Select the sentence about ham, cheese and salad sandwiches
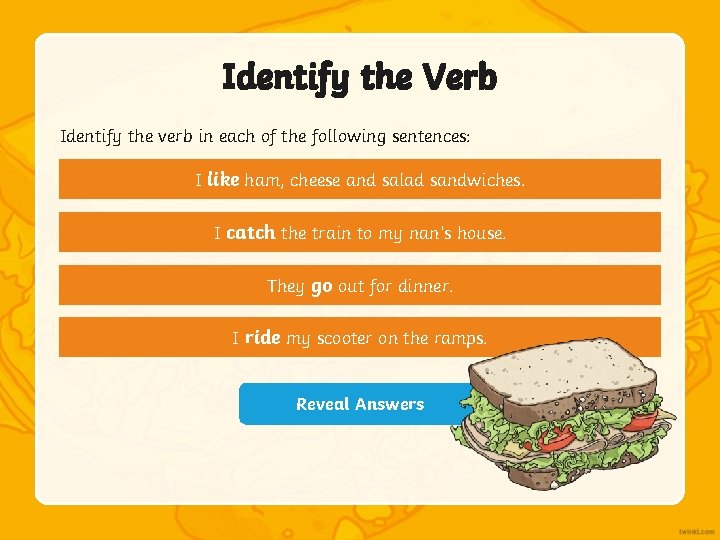Image resolution: width=720 pixels, height=540 pixels. 360,180
